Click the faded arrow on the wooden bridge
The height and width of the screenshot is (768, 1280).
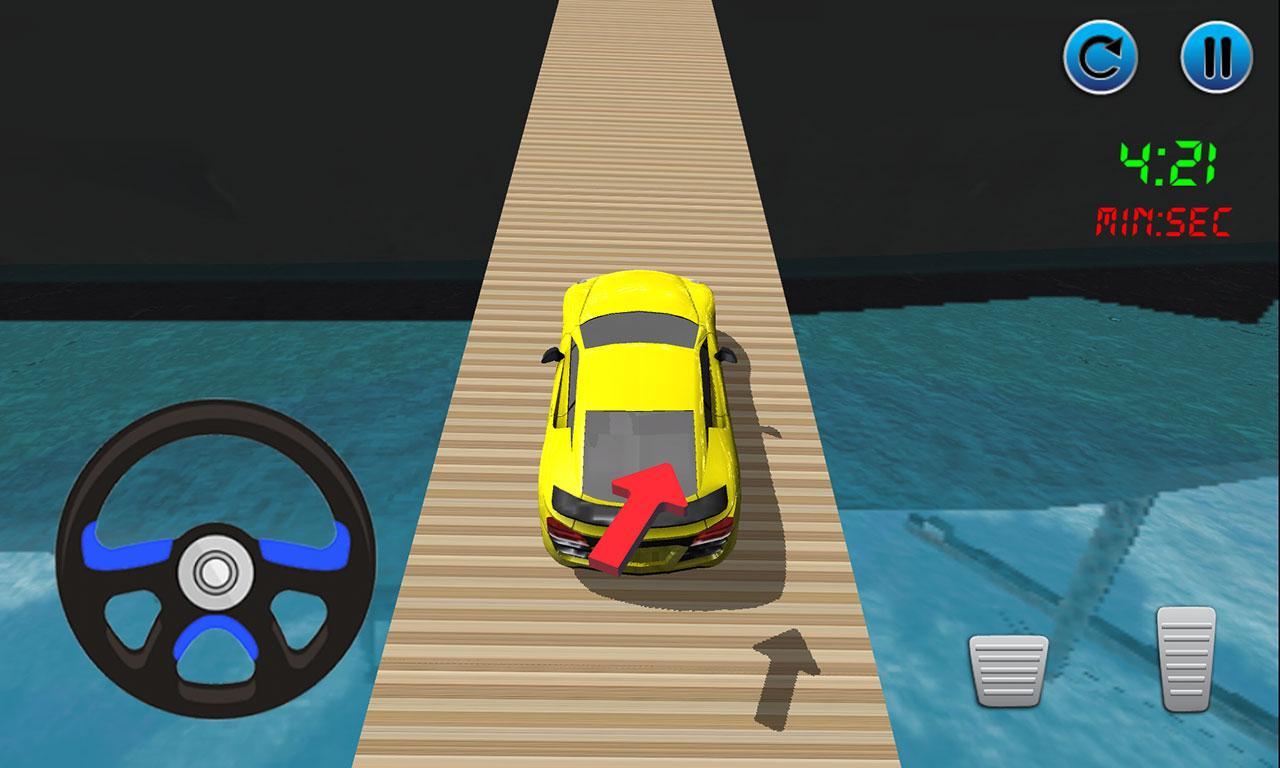(x=787, y=670)
